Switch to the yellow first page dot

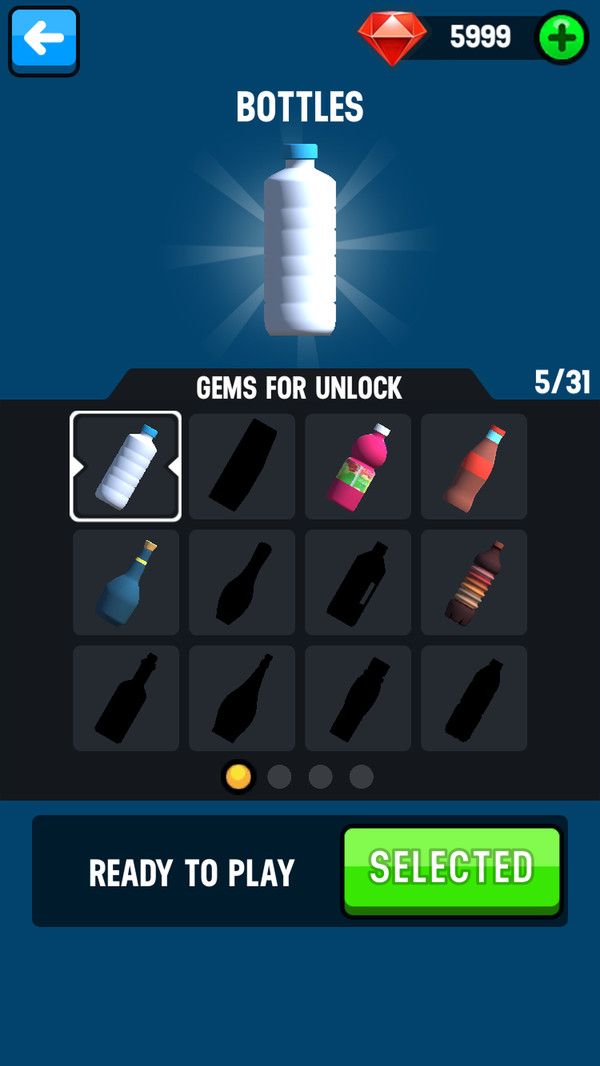tap(238, 776)
